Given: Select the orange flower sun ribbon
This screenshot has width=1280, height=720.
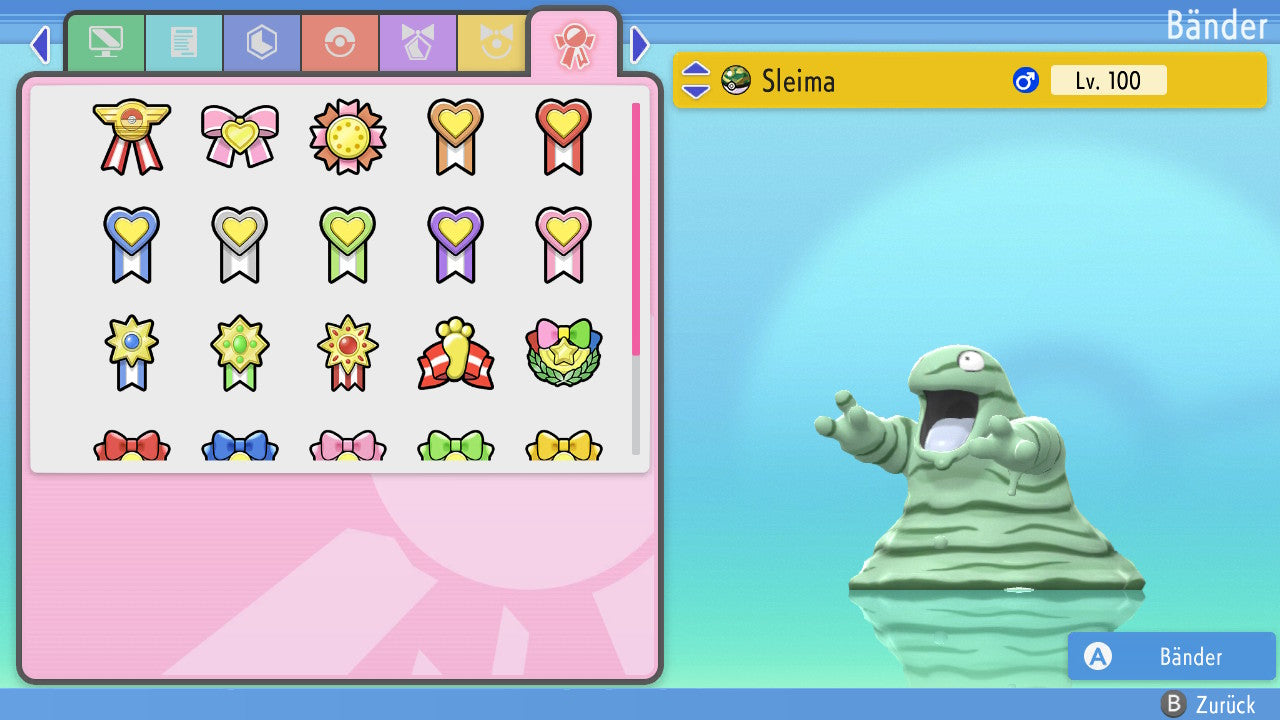Looking at the screenshot, I should tap(347, 136).
